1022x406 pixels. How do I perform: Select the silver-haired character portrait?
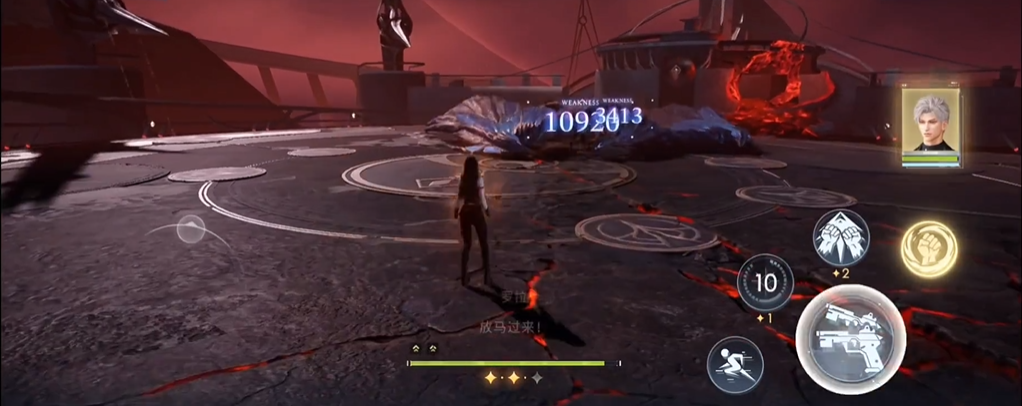(931, 124)
